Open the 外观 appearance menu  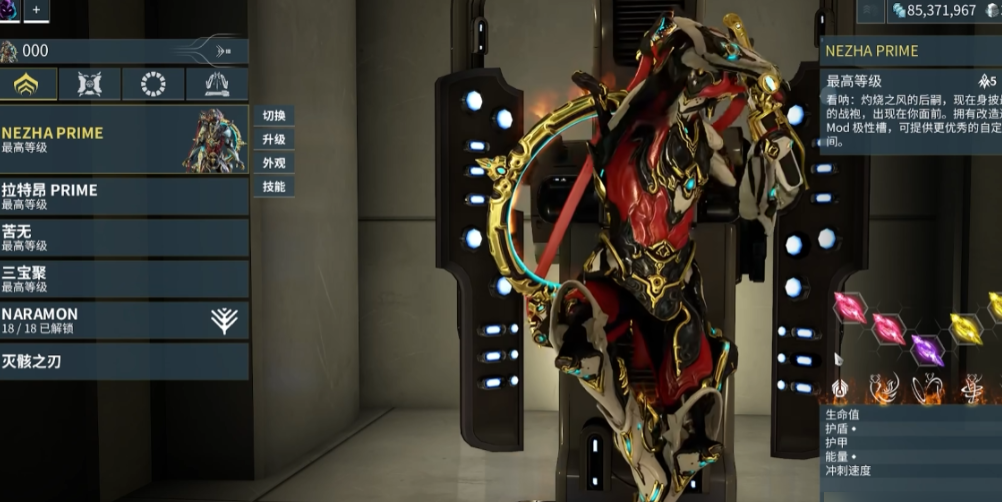click(x=273, y=163)
